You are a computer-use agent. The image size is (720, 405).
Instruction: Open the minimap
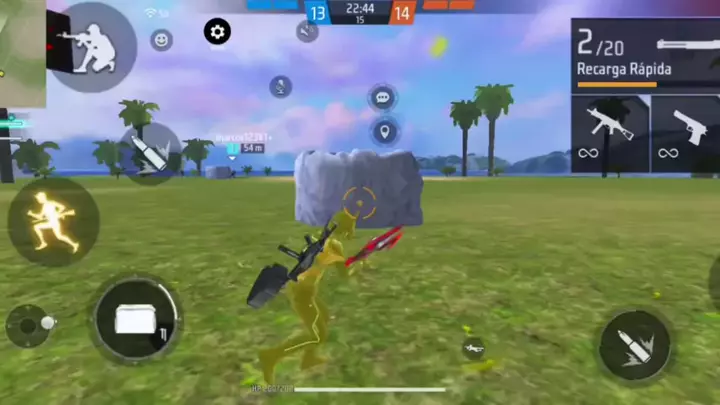(22, 52)
